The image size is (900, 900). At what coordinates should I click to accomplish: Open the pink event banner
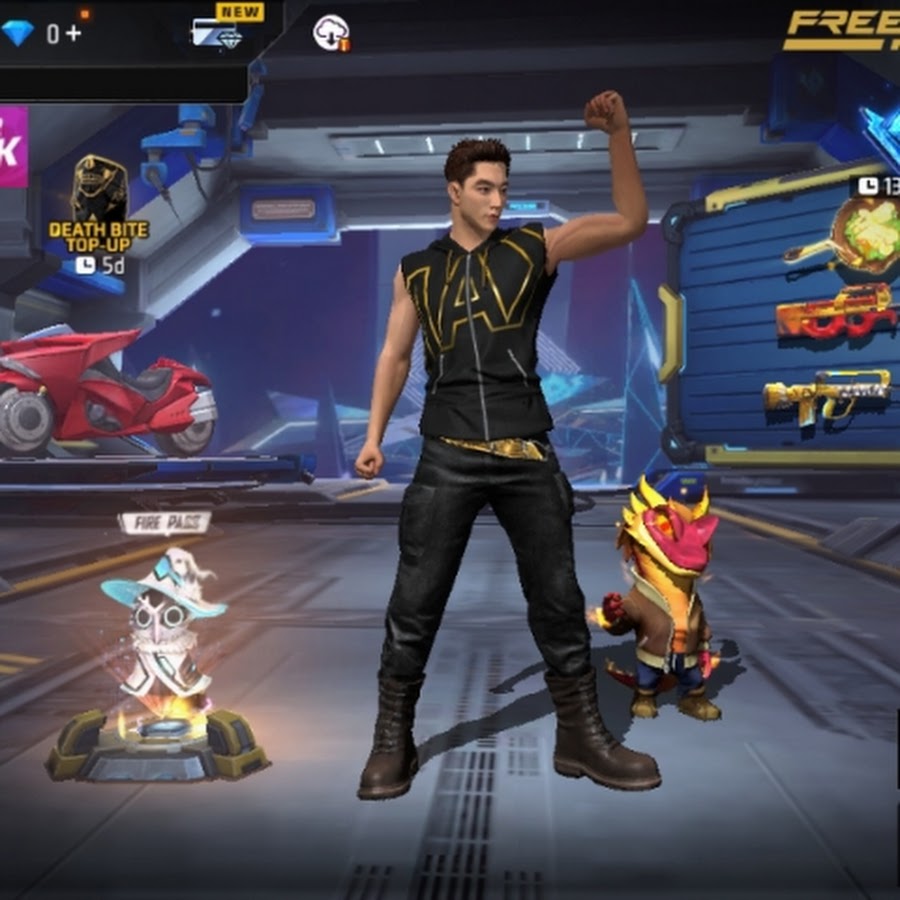pyautogui.click(x=13, y=147)
